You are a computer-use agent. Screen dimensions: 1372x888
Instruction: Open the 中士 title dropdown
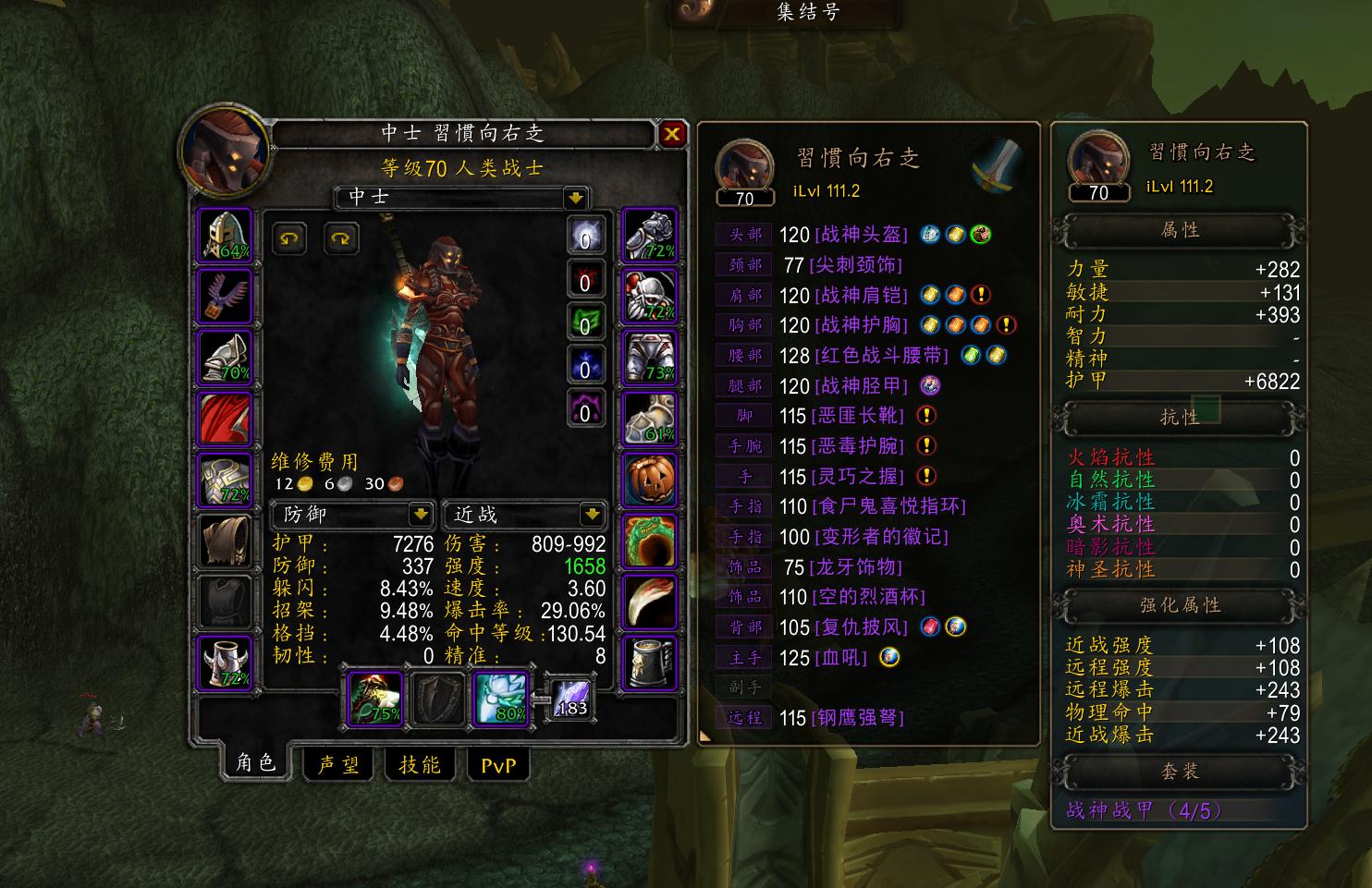tap(574, 199)
